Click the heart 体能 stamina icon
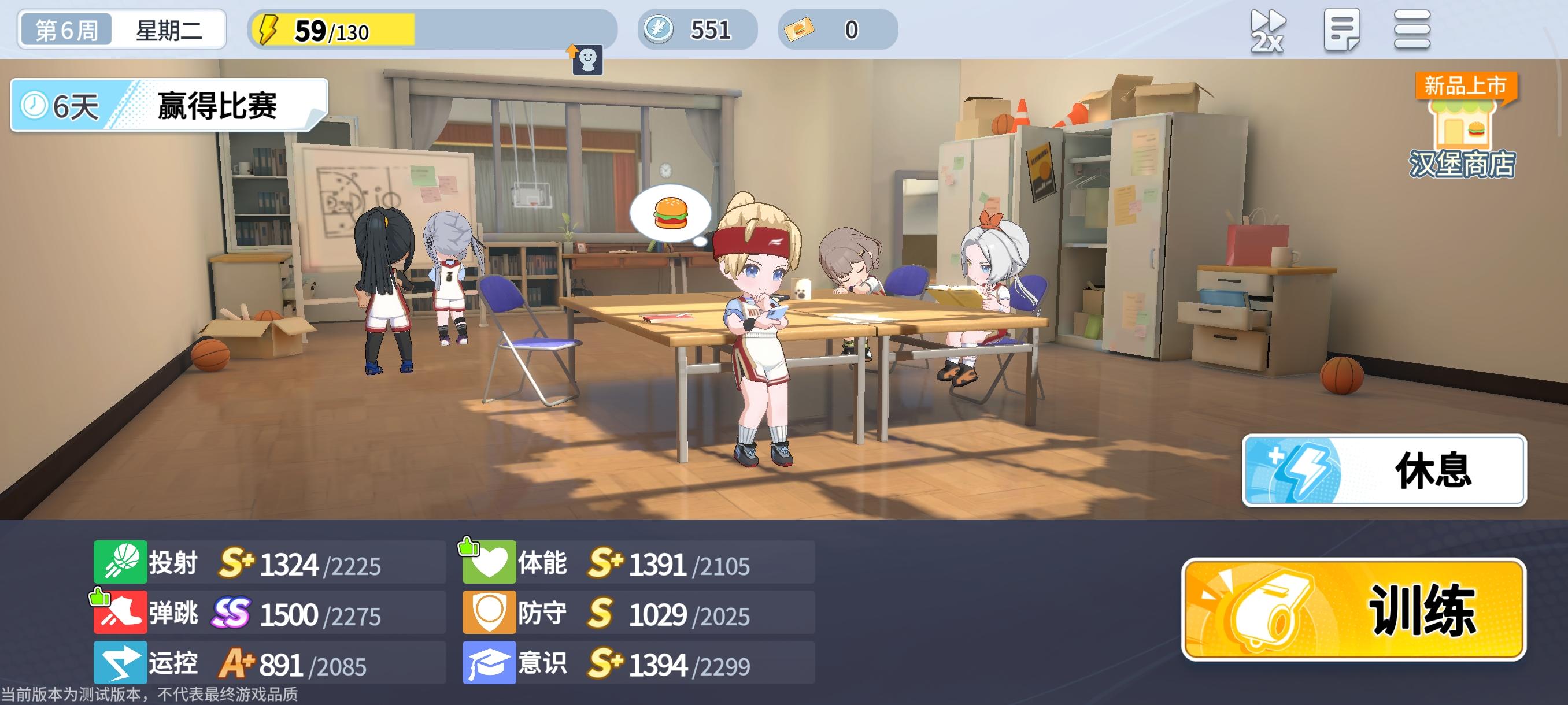Screen dimensions: 1568x705 (491, 563)
